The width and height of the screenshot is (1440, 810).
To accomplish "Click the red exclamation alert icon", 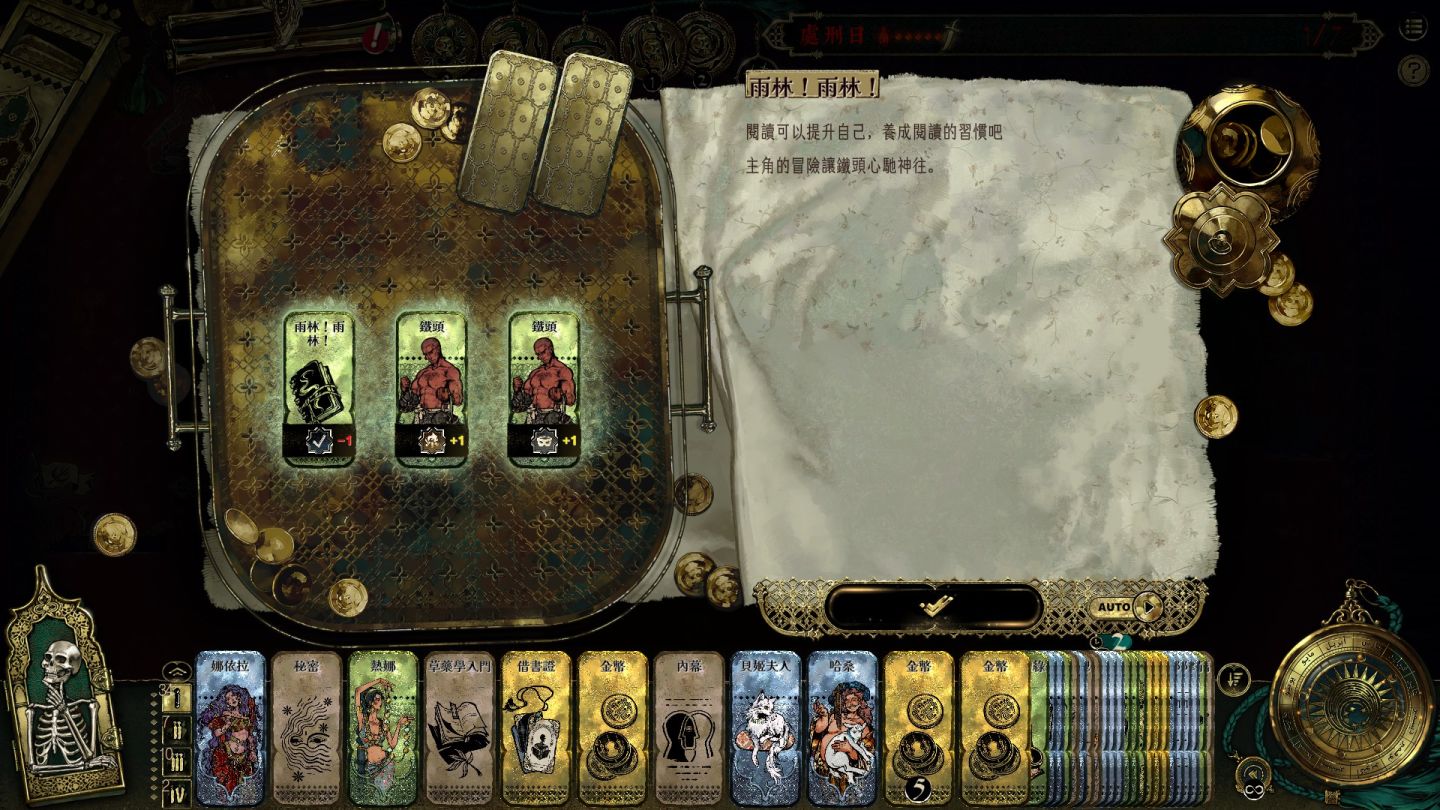I will tap(375, 38).
